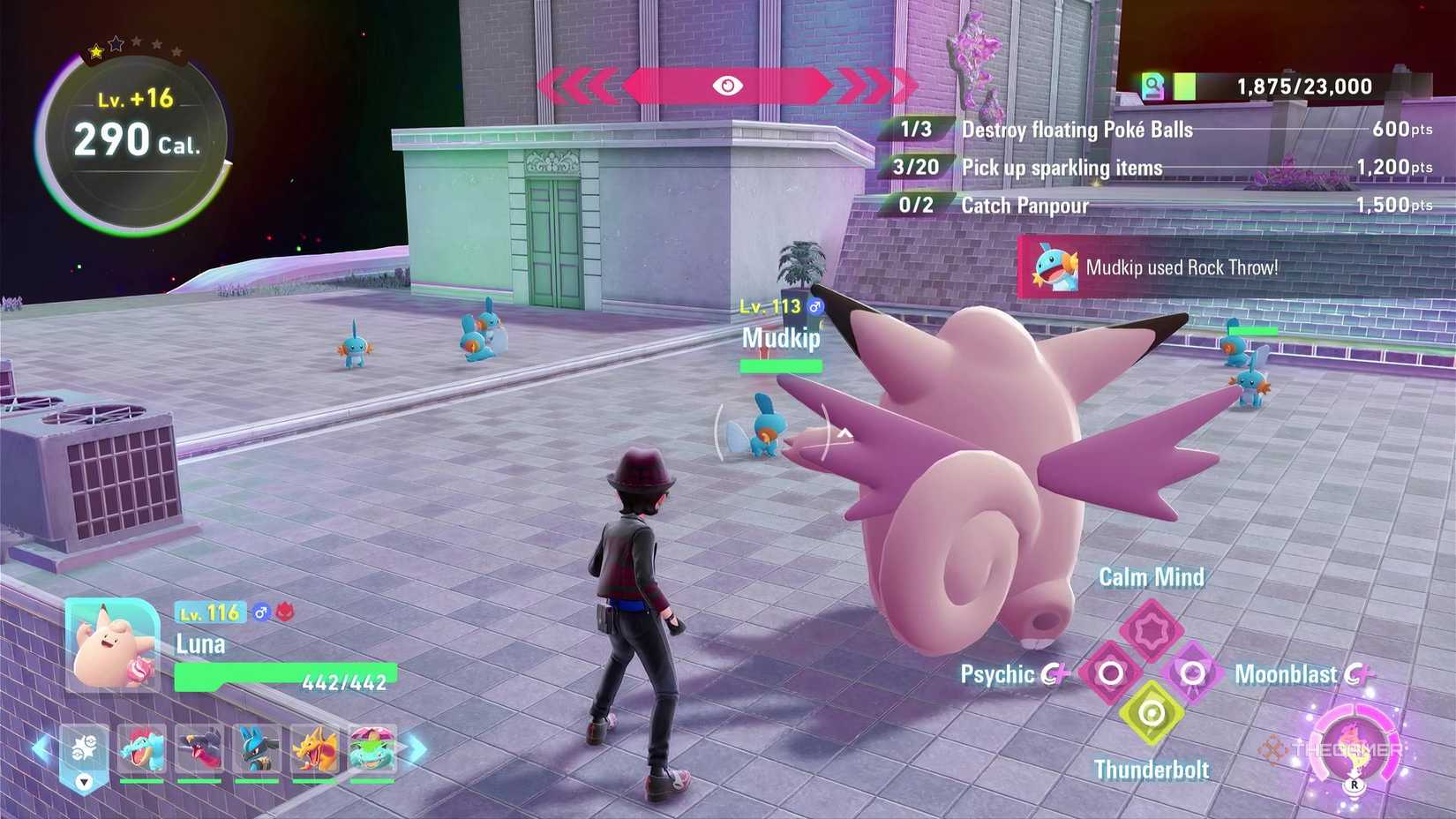The width and height of the screenshot is (1456, 819).
Task: Click the Poké Ball item slot icon
Action: click(84, 749)
